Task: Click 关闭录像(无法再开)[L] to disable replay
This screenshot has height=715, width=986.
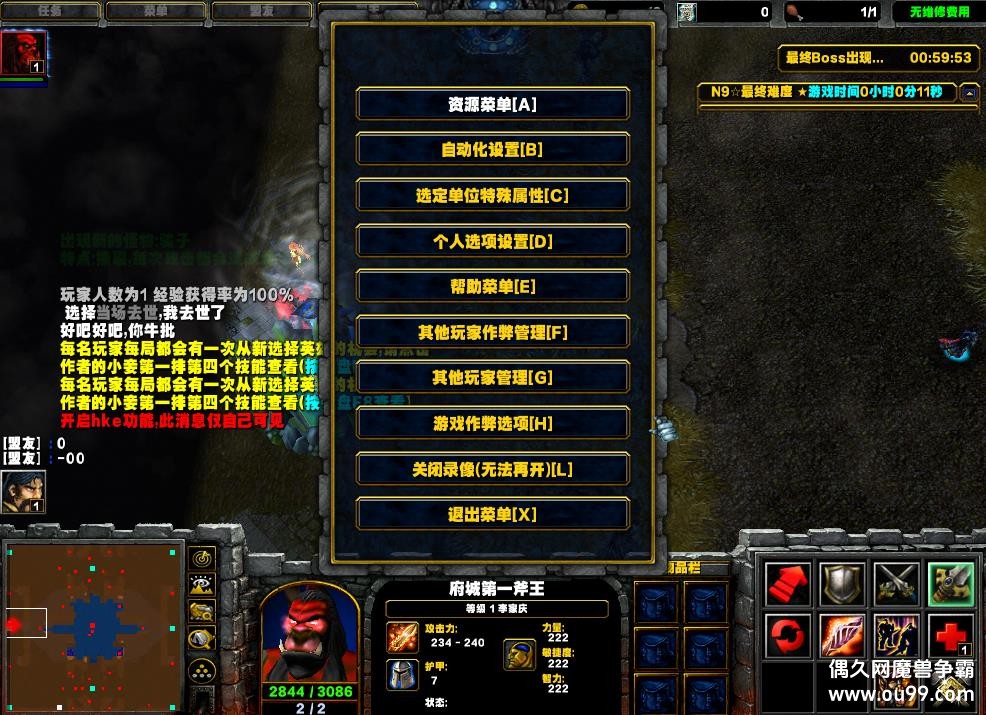Action: point(492,468)
